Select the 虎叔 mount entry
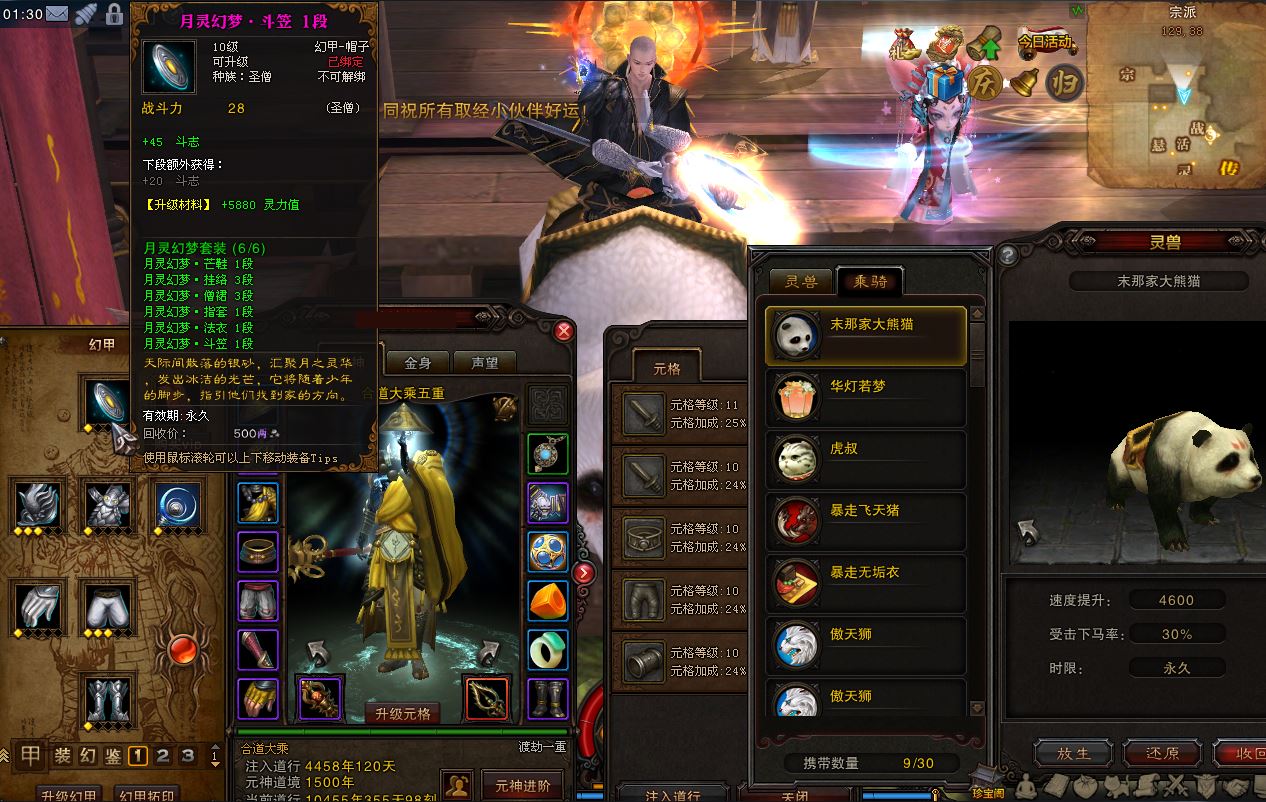 coord(866,459)
